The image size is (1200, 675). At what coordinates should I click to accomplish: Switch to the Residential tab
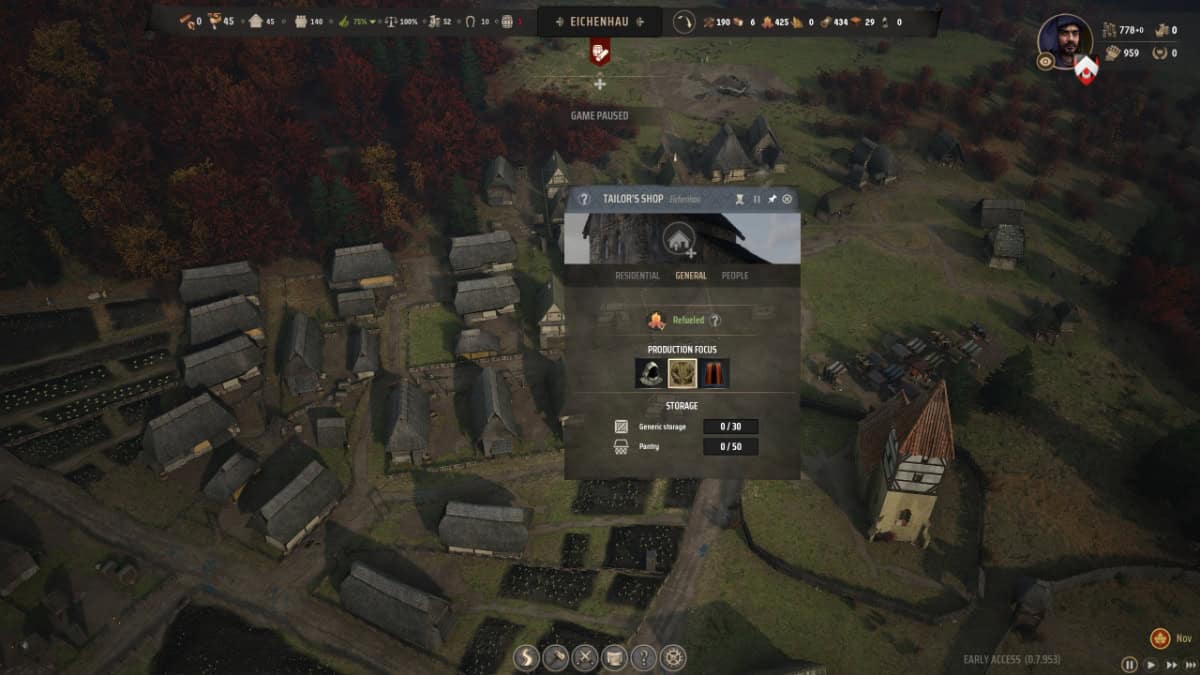[637, 275]
